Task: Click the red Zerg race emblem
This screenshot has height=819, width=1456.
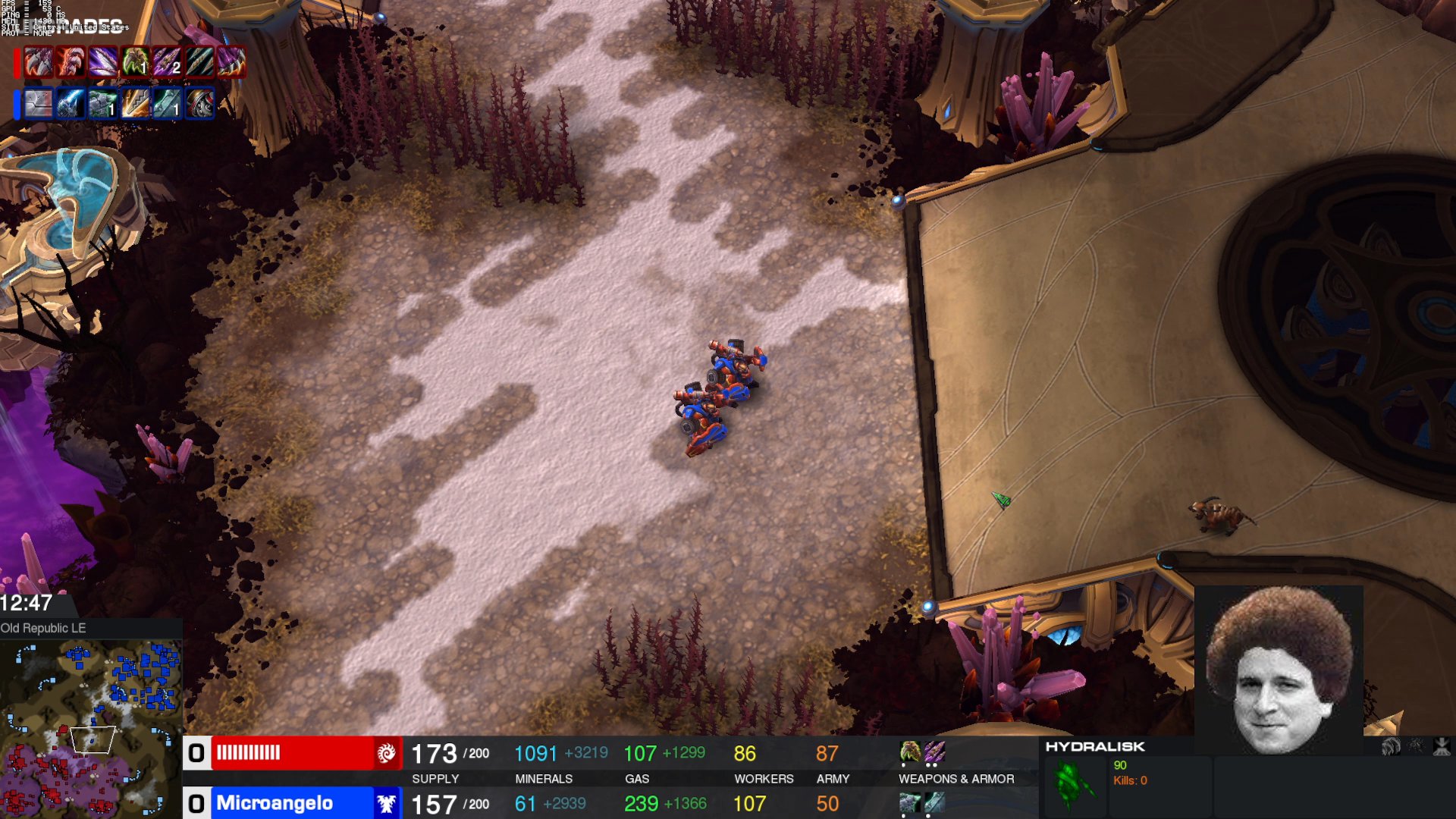Action: click(387, 753)
